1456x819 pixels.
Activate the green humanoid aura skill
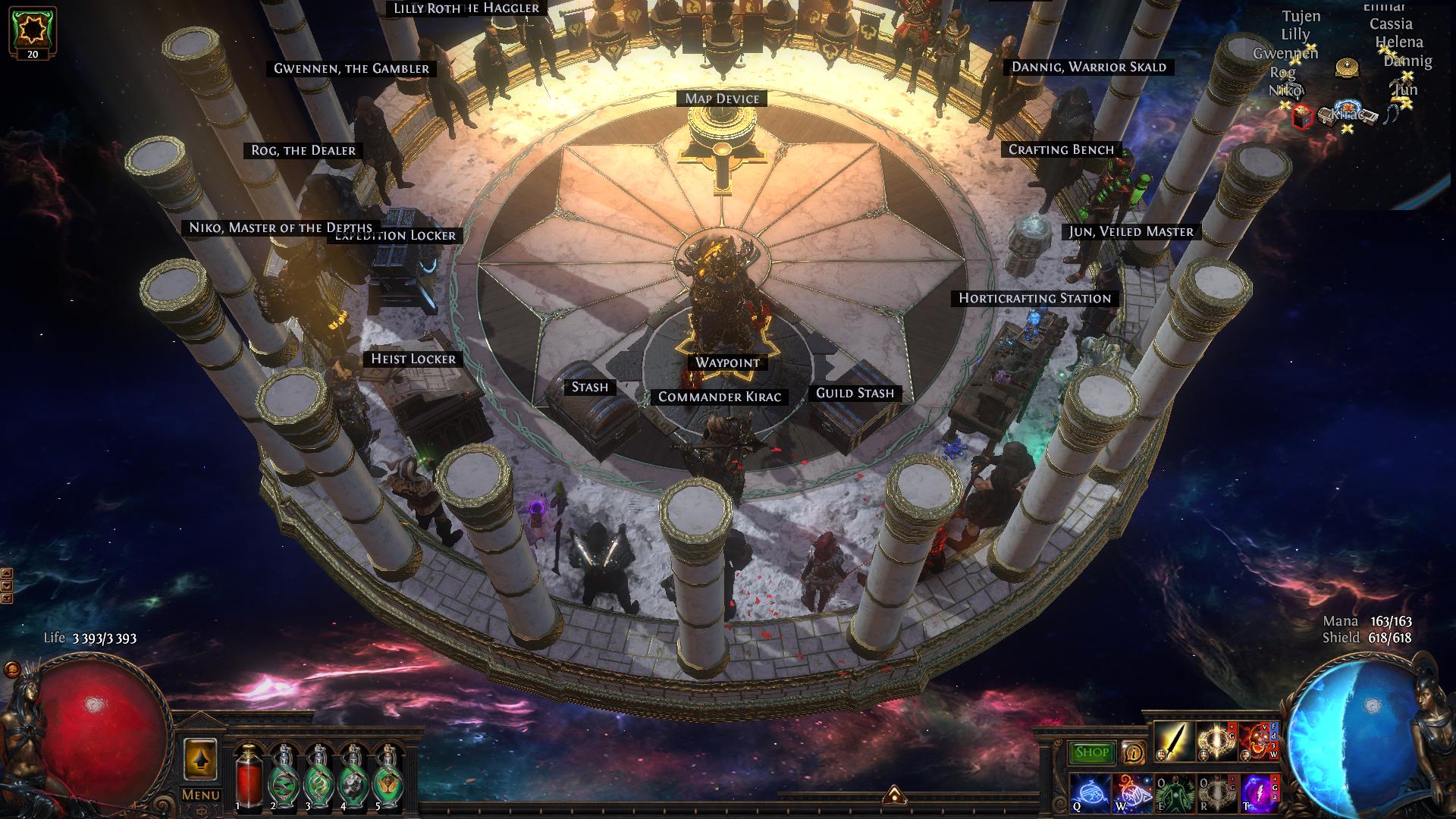[1174, 793]
